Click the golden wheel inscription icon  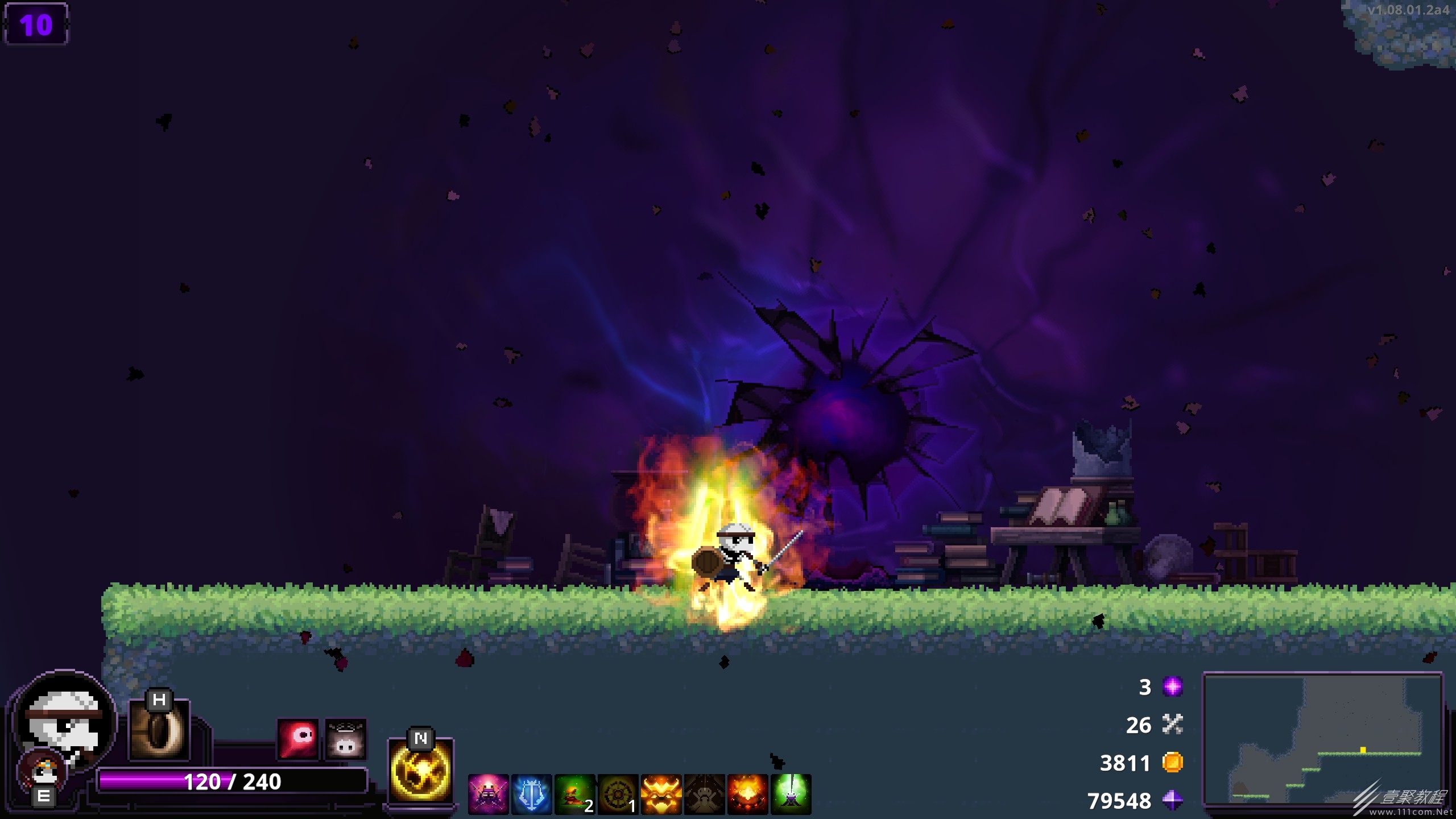[618, 794]
